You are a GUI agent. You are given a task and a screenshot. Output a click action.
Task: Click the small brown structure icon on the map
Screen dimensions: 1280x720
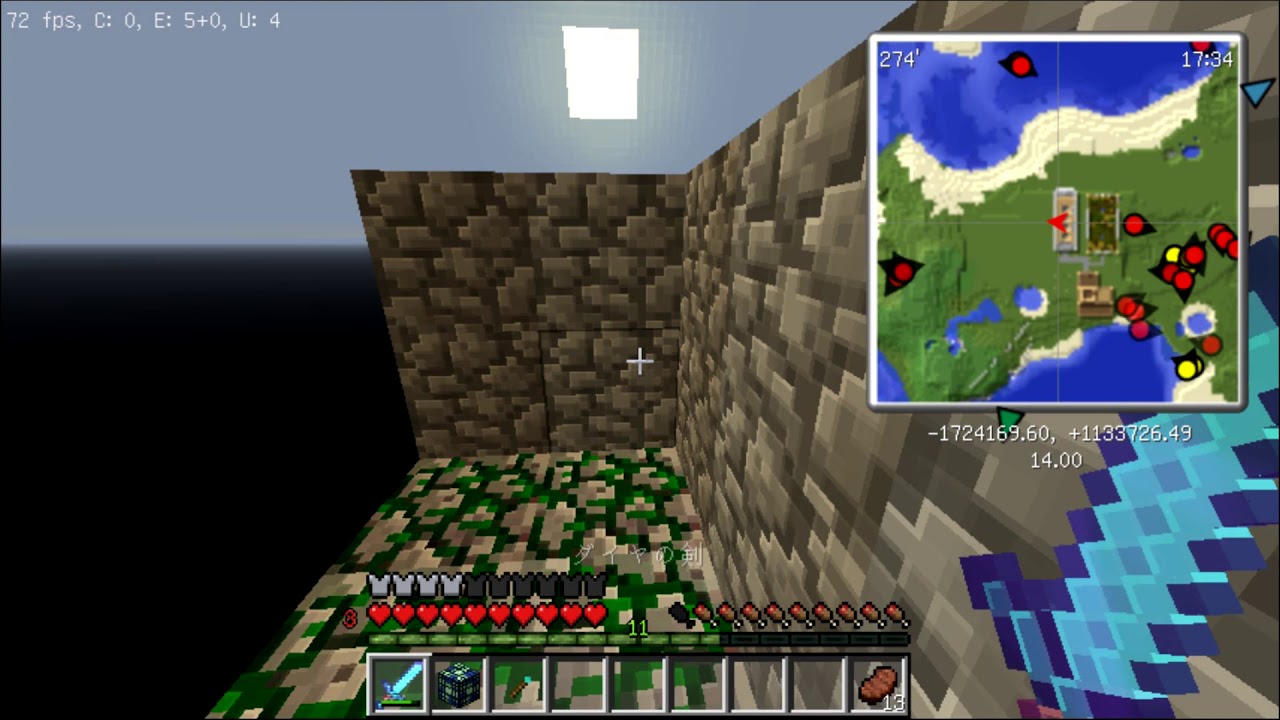(1093, 291)
